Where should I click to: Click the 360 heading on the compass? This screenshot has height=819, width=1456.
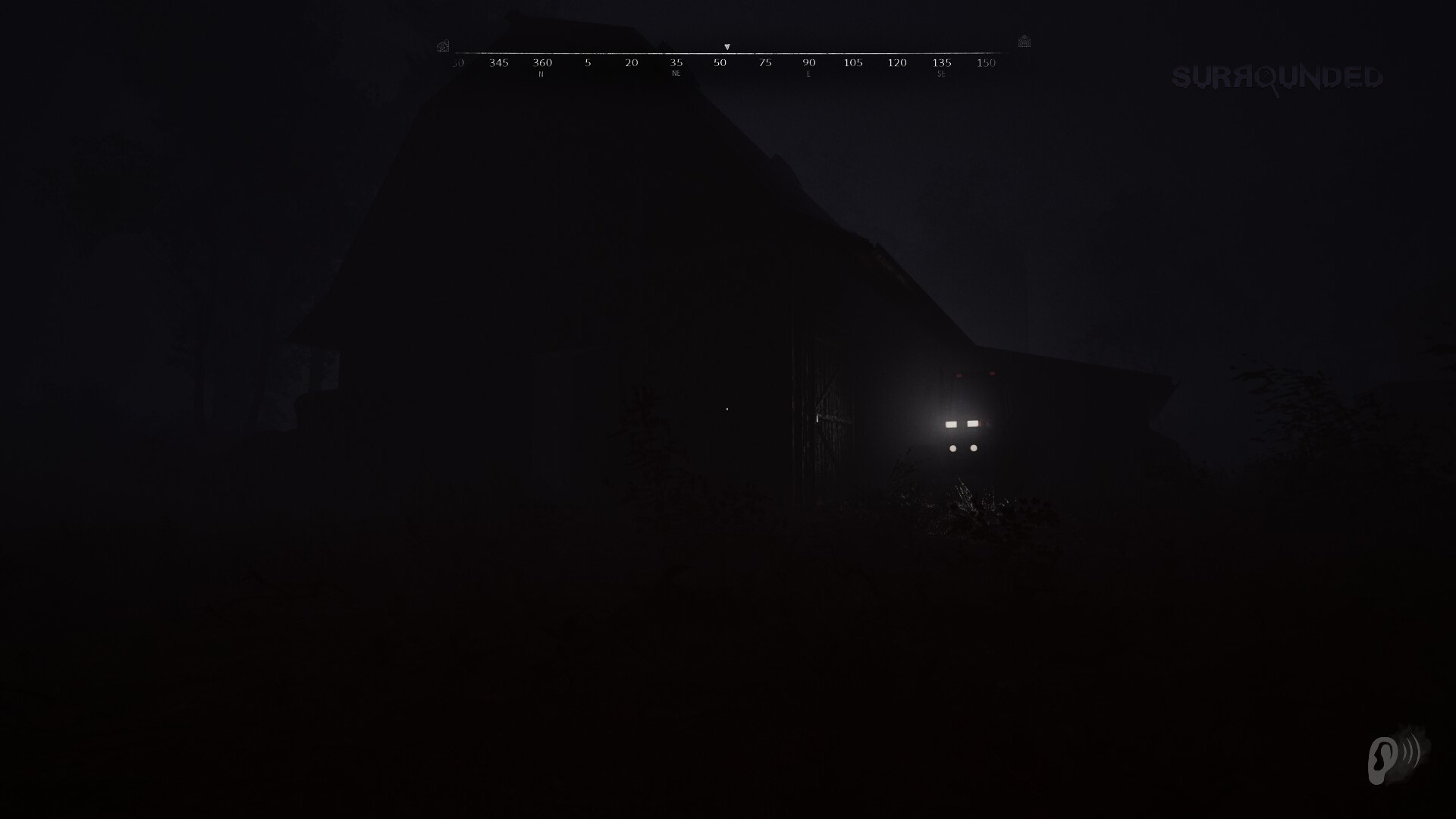(x=541, y=63)
